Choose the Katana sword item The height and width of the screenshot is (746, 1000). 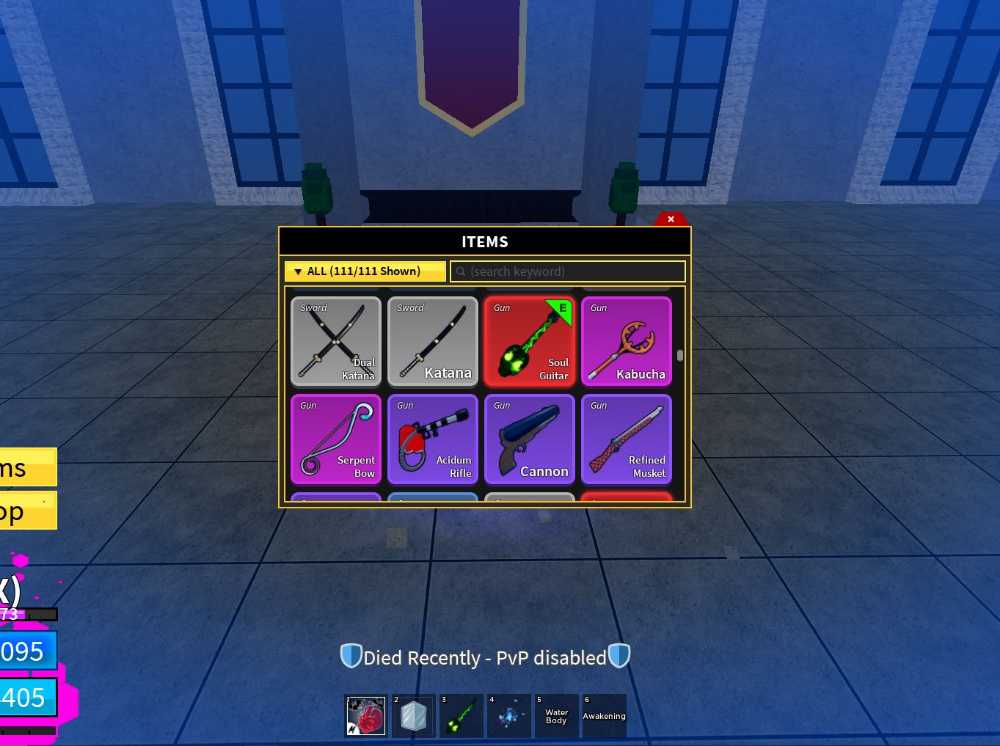coord(433,341)
